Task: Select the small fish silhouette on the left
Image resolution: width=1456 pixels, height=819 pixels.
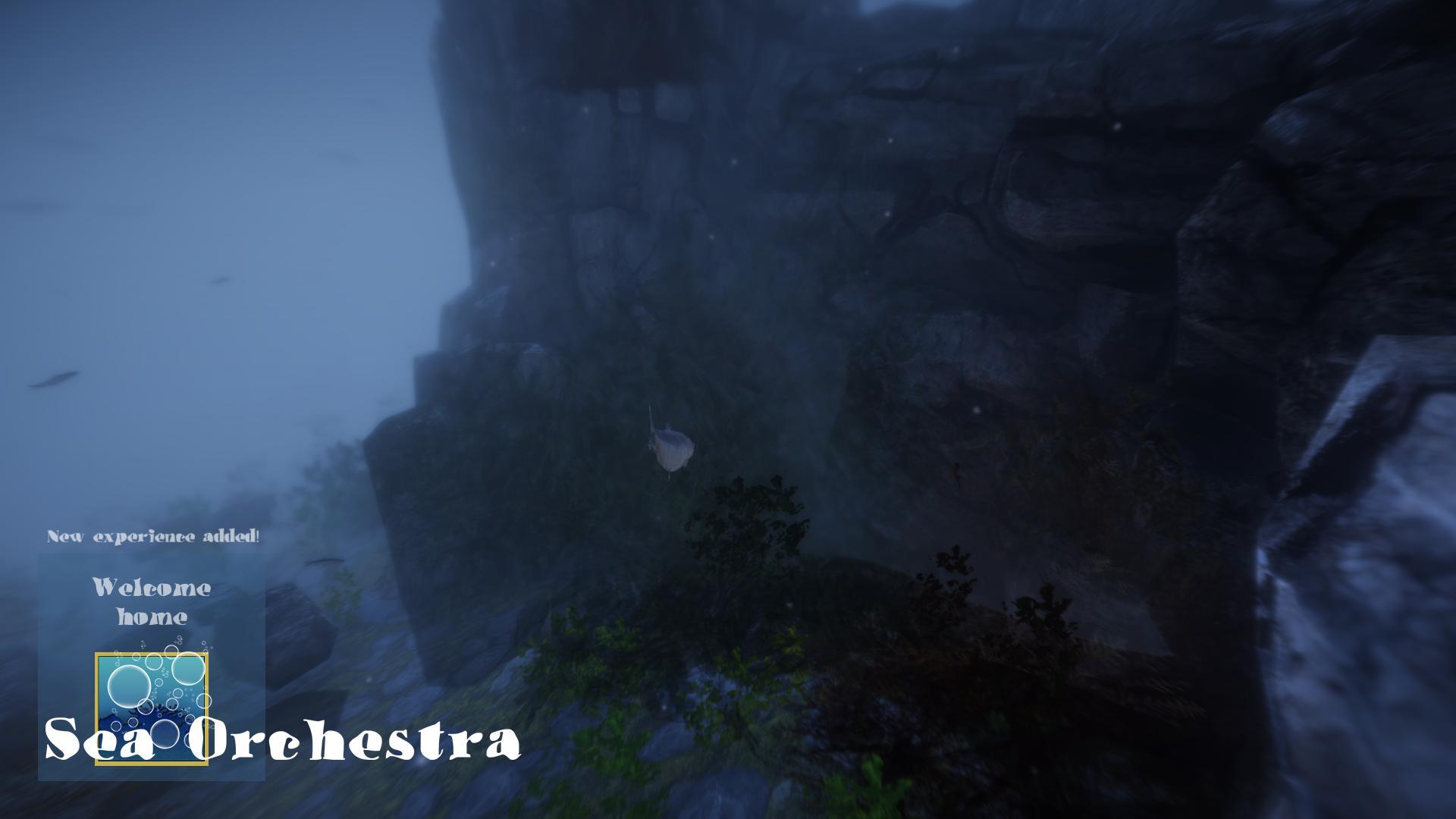Action: pos(53,379)
